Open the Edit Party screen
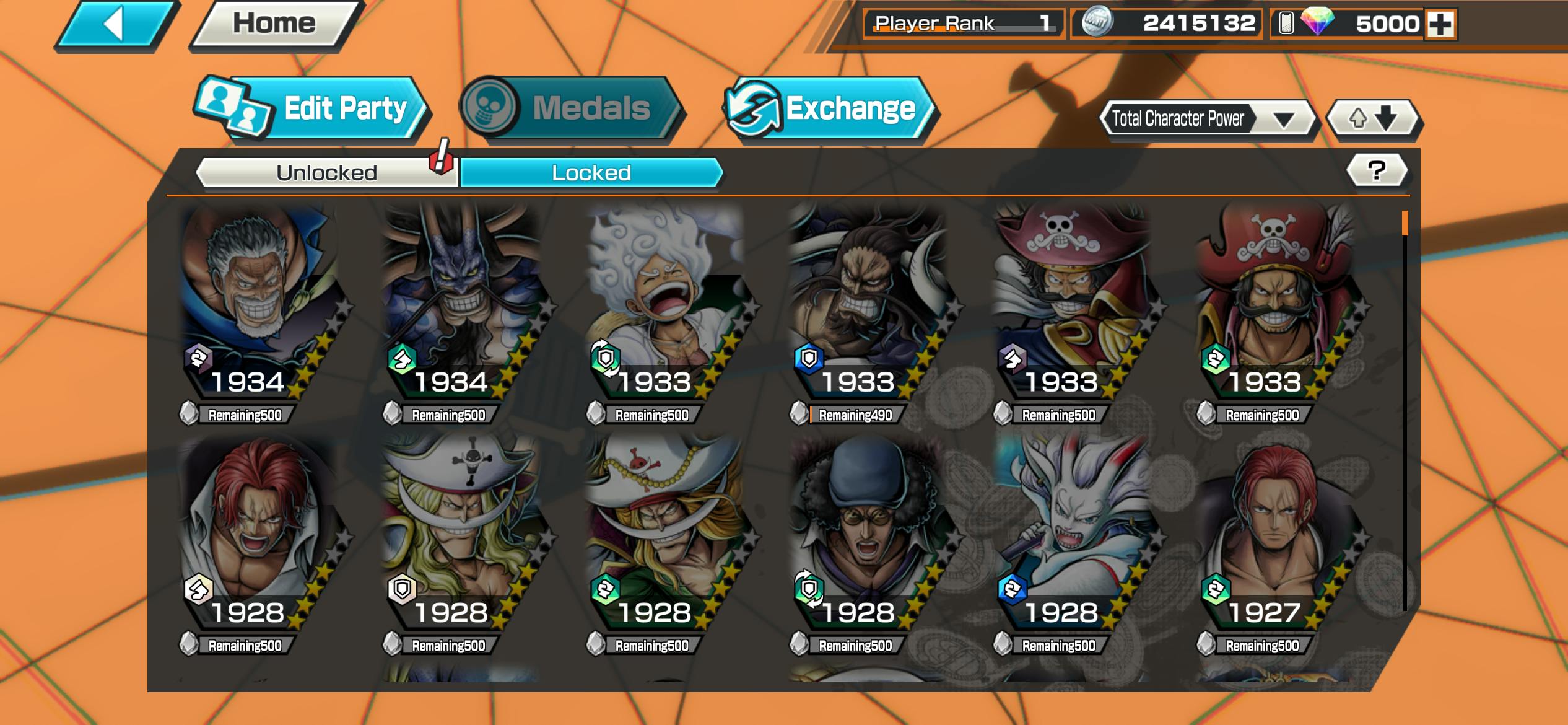The height and width of the screenshot is (725, 1568). pos(313,109)
